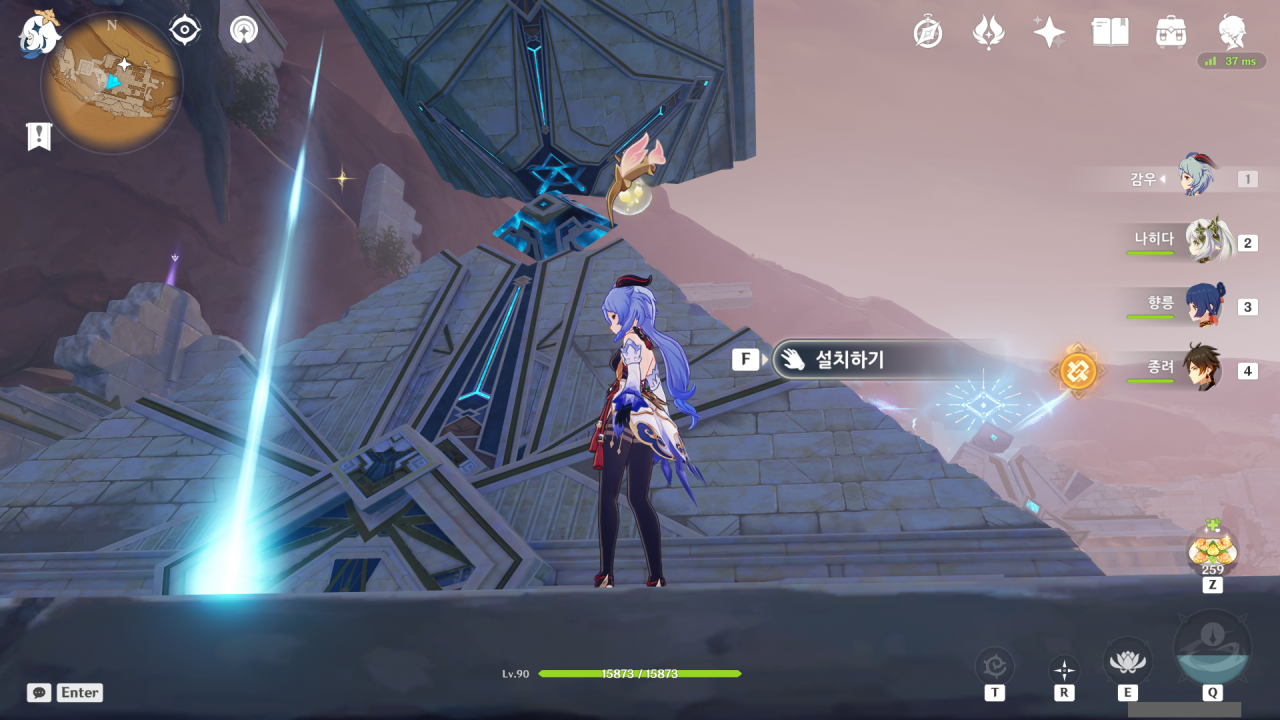Use the food dish quick item
This screenshot has width=1280, height=720.
point(1212,551)
